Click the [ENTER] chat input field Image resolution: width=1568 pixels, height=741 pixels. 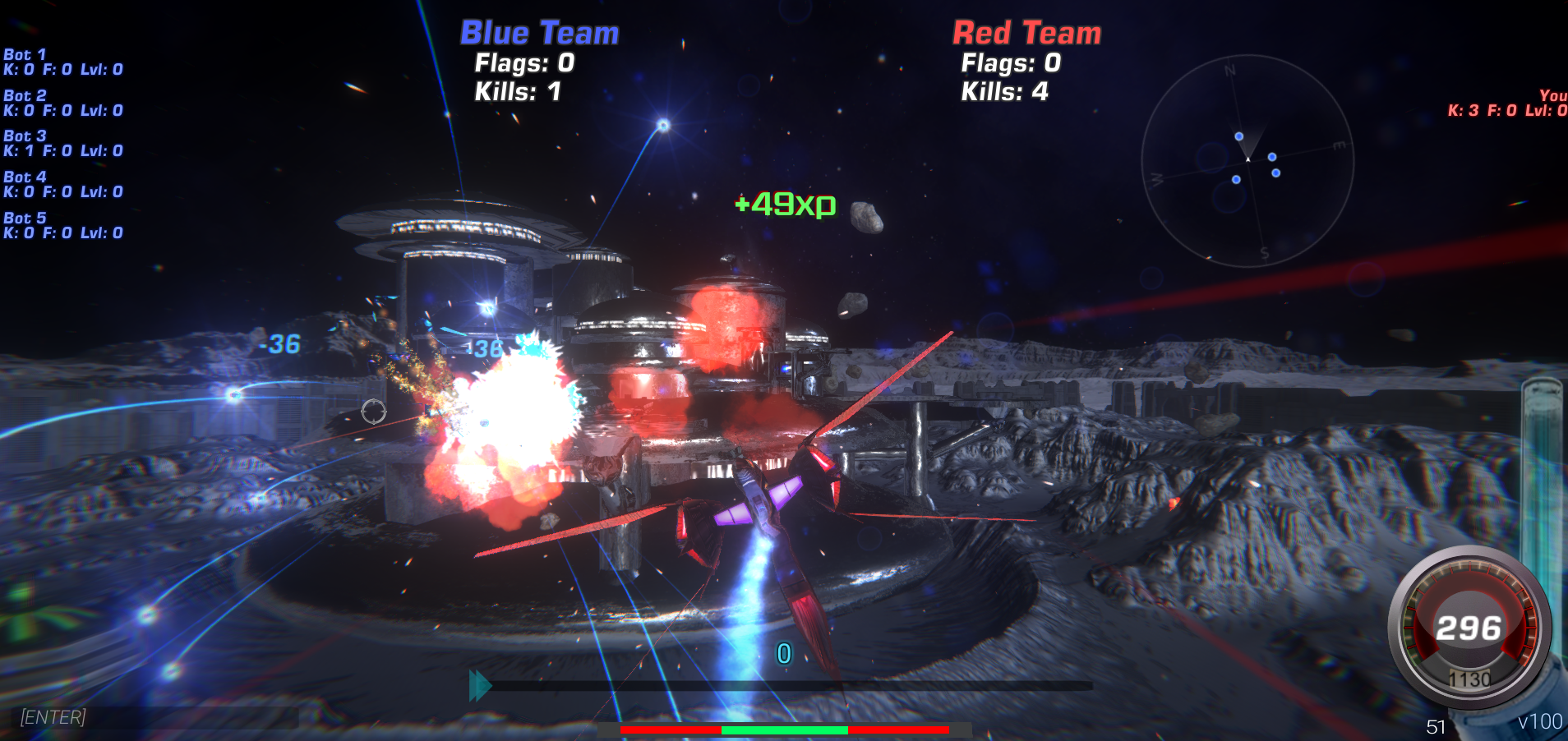coord(53,716)
